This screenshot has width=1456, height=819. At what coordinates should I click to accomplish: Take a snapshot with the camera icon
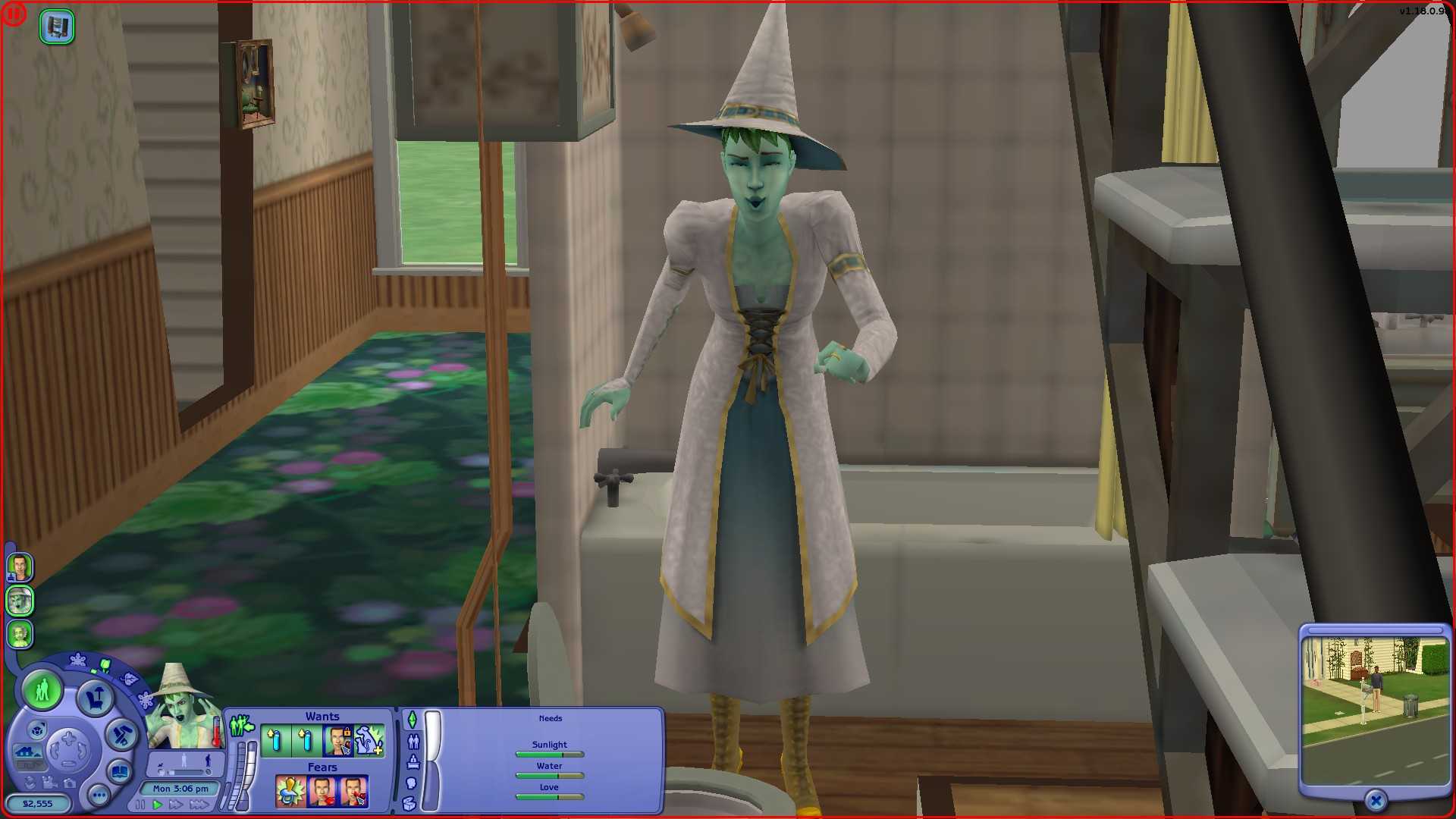point(69,784)
